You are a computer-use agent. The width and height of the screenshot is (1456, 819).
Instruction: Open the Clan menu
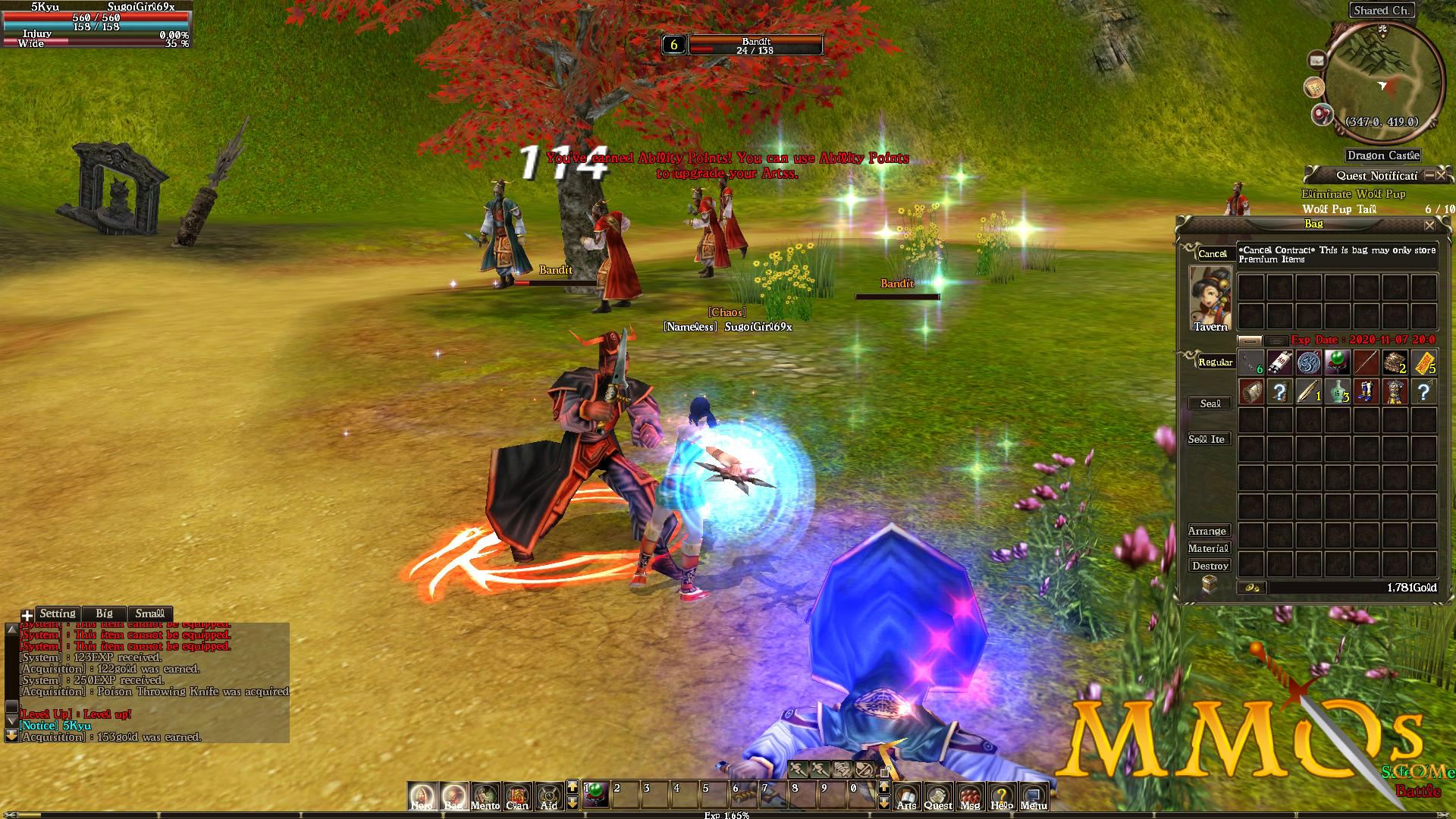[x=517, y=796]
